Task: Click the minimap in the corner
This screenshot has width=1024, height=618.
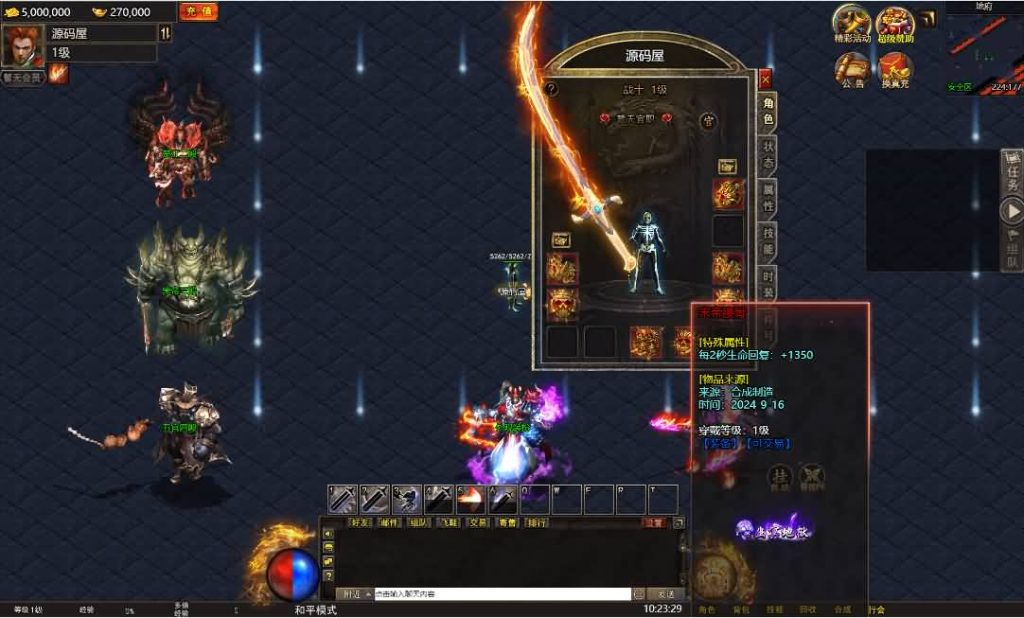Action: (x=984, y=50)
